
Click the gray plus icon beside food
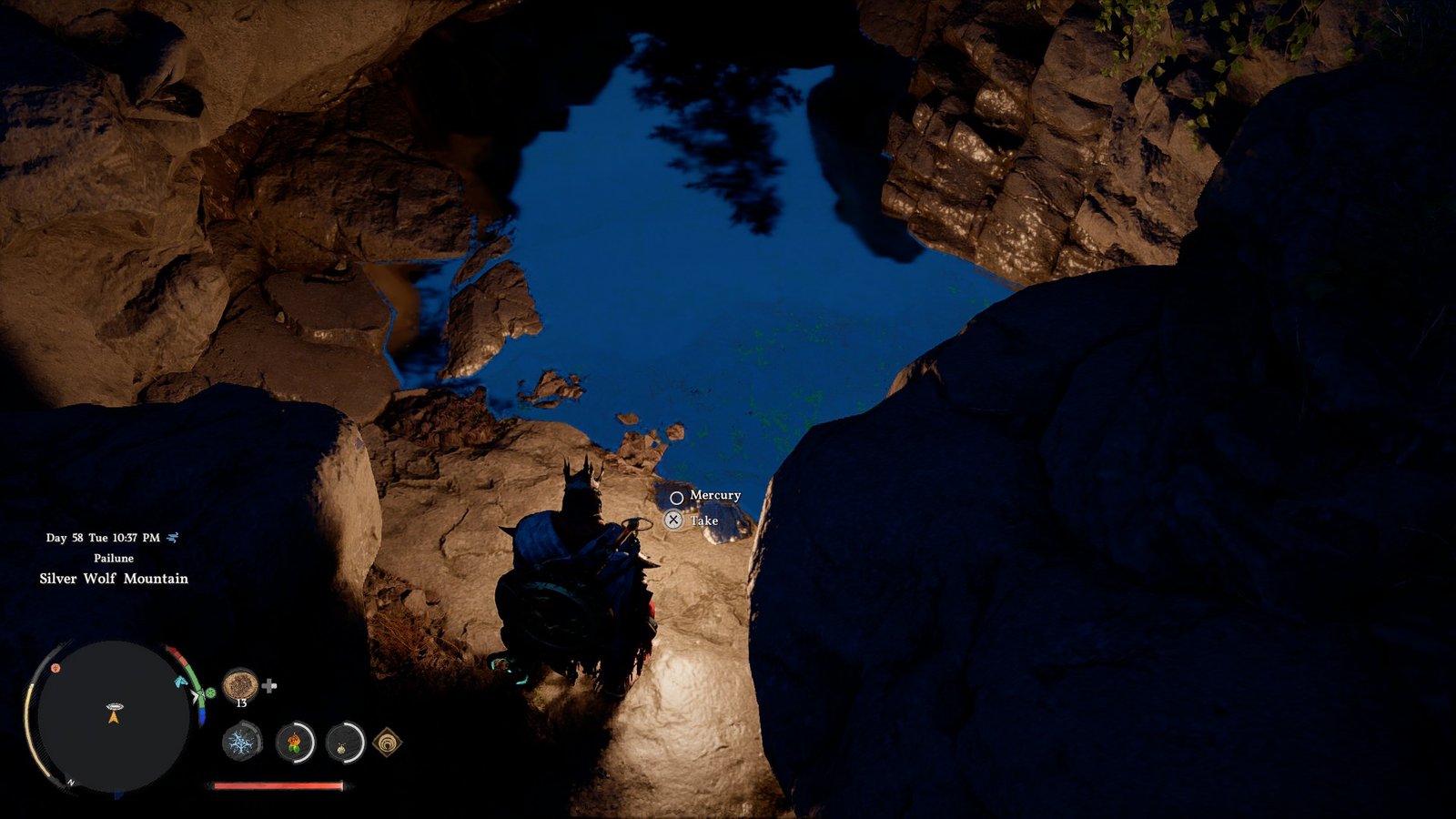tap(269, 685)
